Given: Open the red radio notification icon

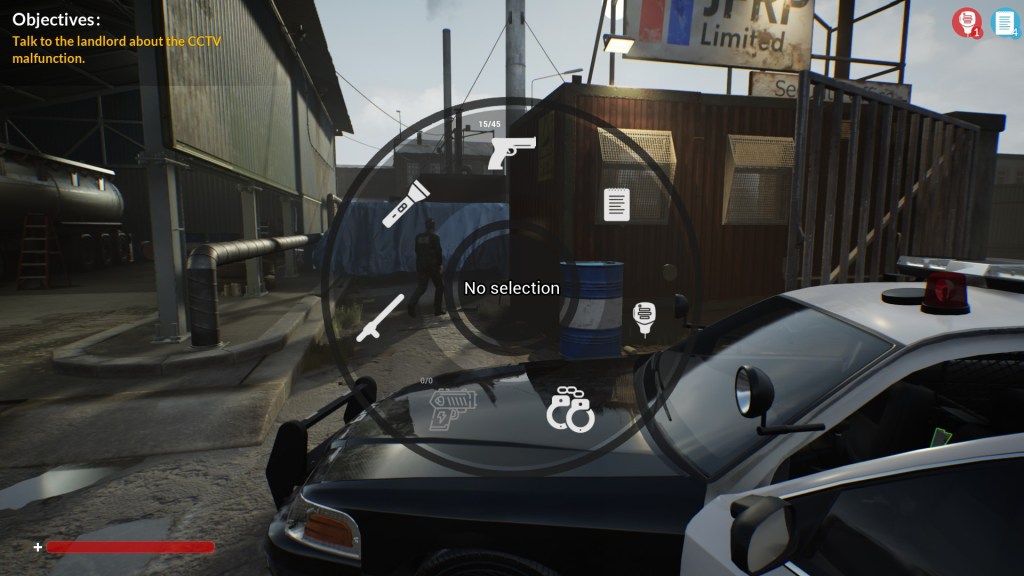Looking at the screenshot, I should click(x=965, y=22).
